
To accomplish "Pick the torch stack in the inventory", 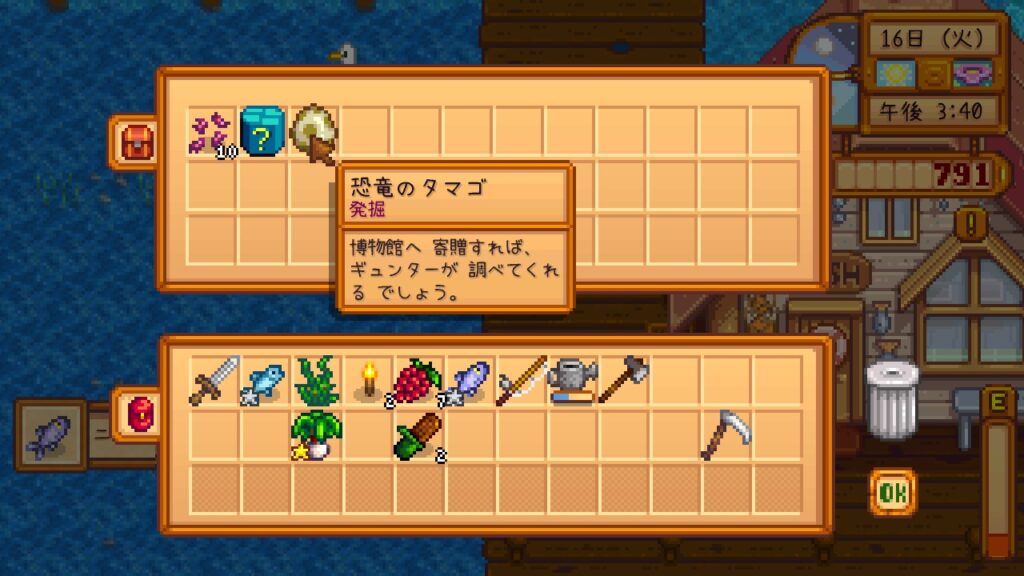I will [x=368, y=382].
